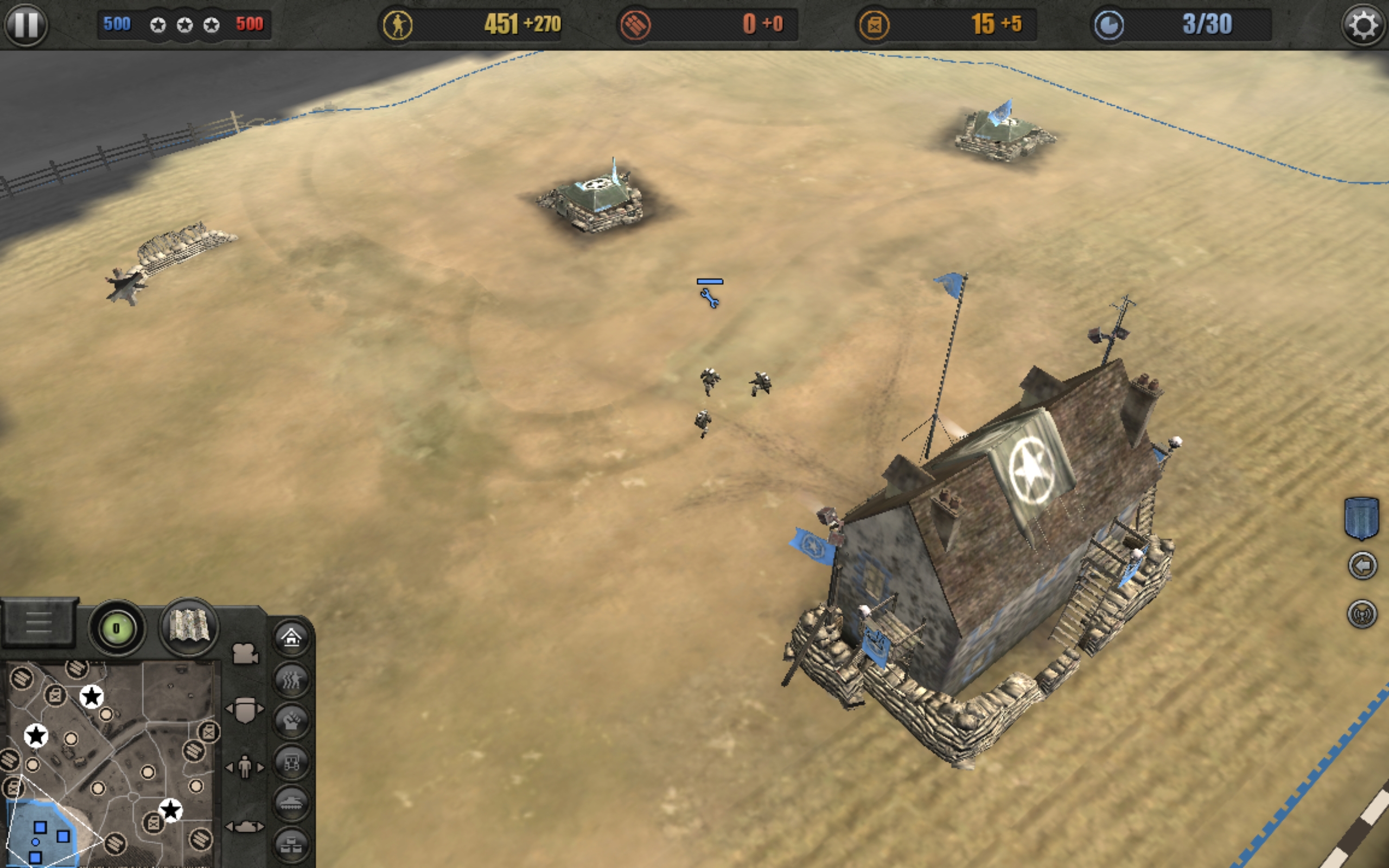Pause the game with the pause button
The height and width of the screenshot is (868, 1389).
click(x=26, y=25)
